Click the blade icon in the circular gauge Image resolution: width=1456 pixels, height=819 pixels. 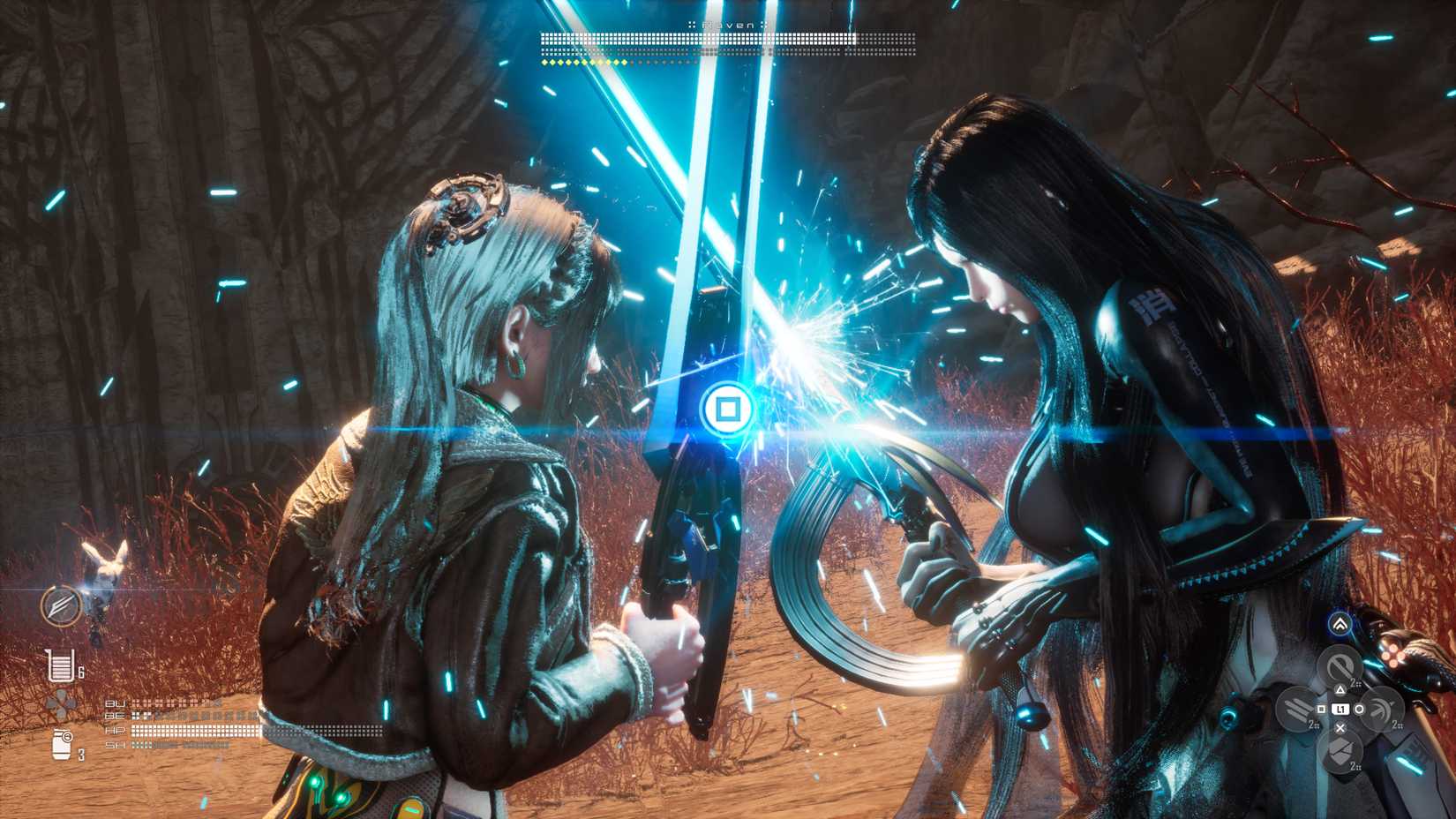(x=61, y=607)
